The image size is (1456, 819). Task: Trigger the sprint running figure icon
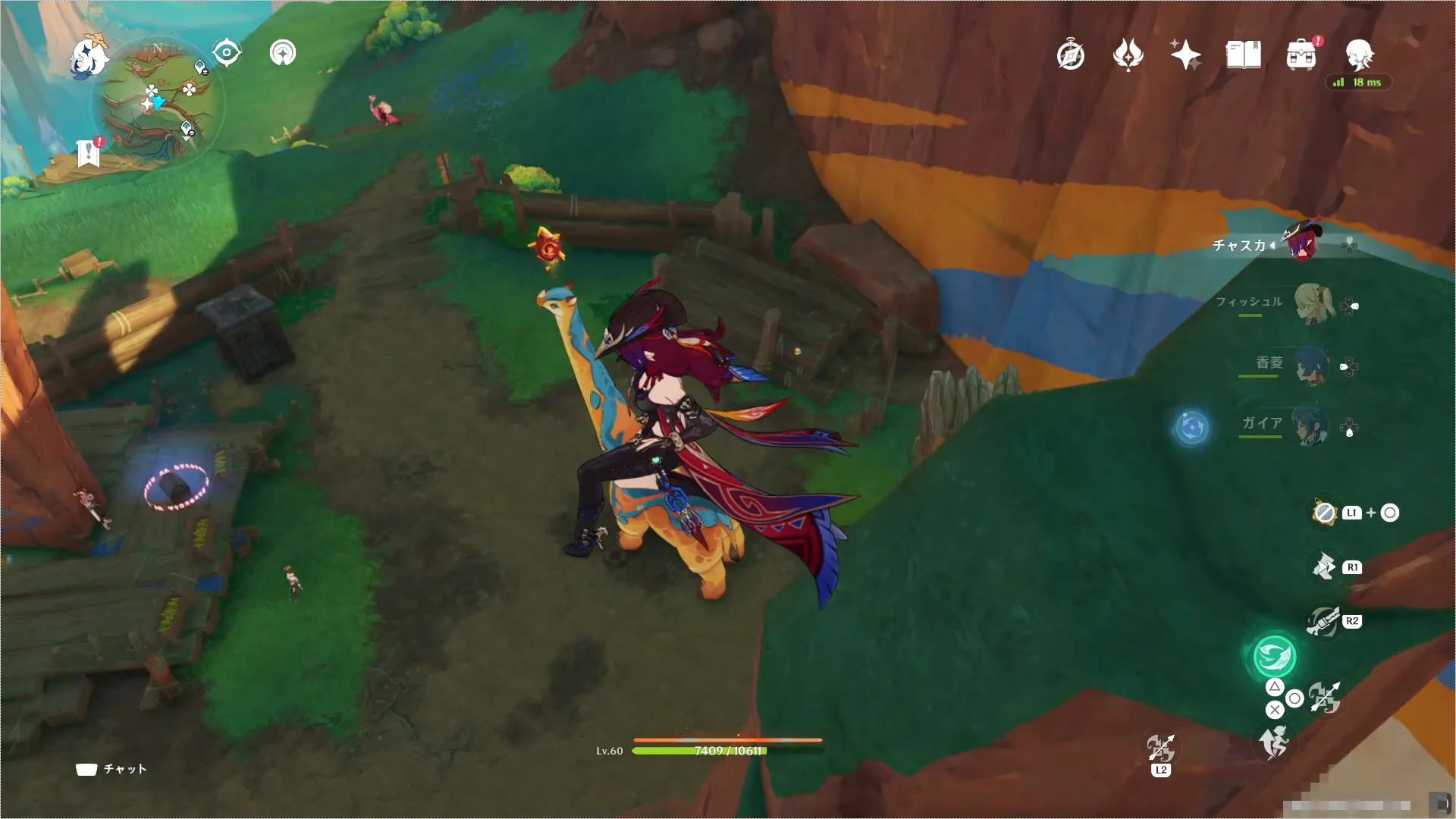(x=1274, y=742)
